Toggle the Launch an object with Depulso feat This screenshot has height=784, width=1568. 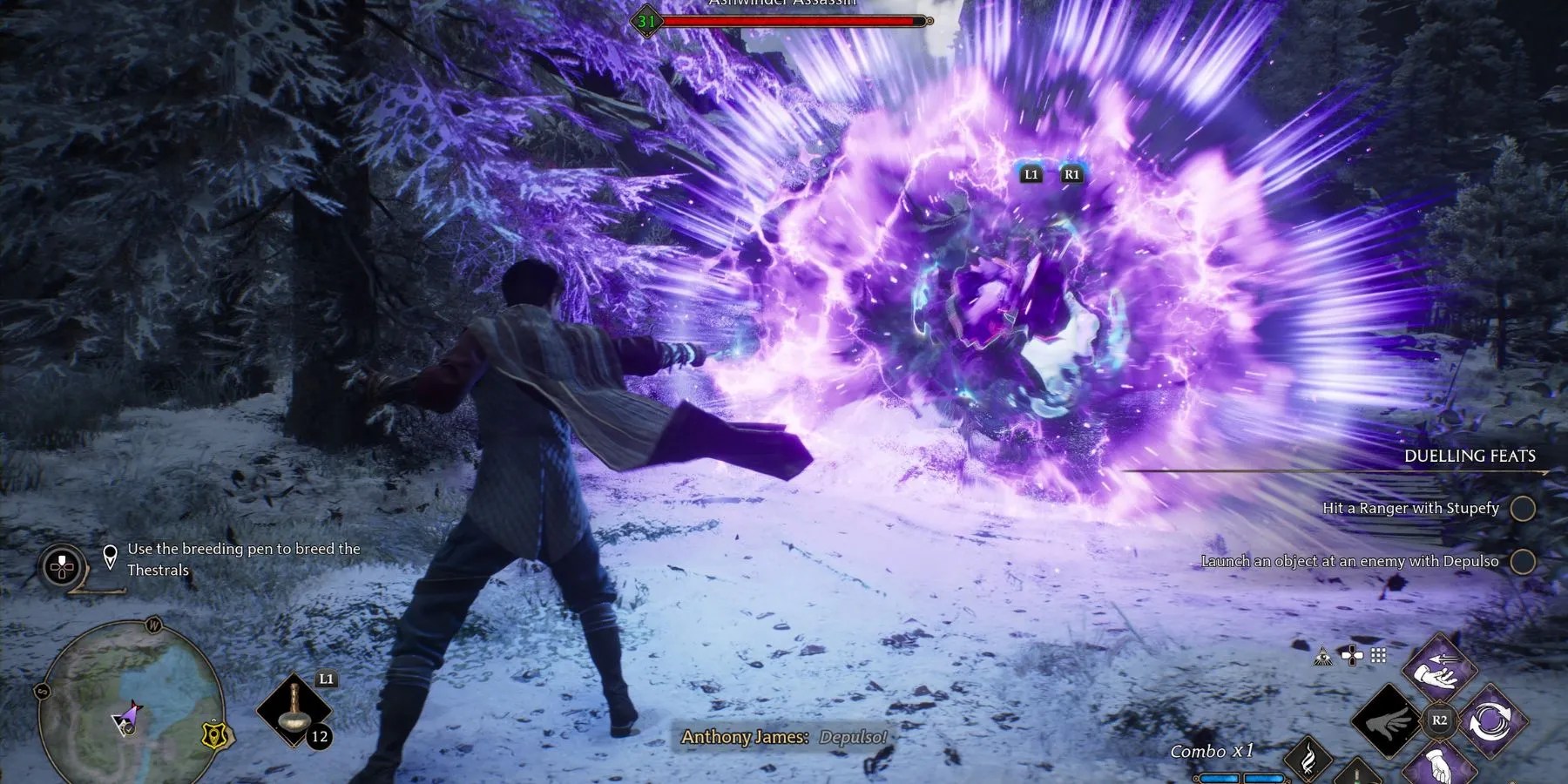point(1522,562)
